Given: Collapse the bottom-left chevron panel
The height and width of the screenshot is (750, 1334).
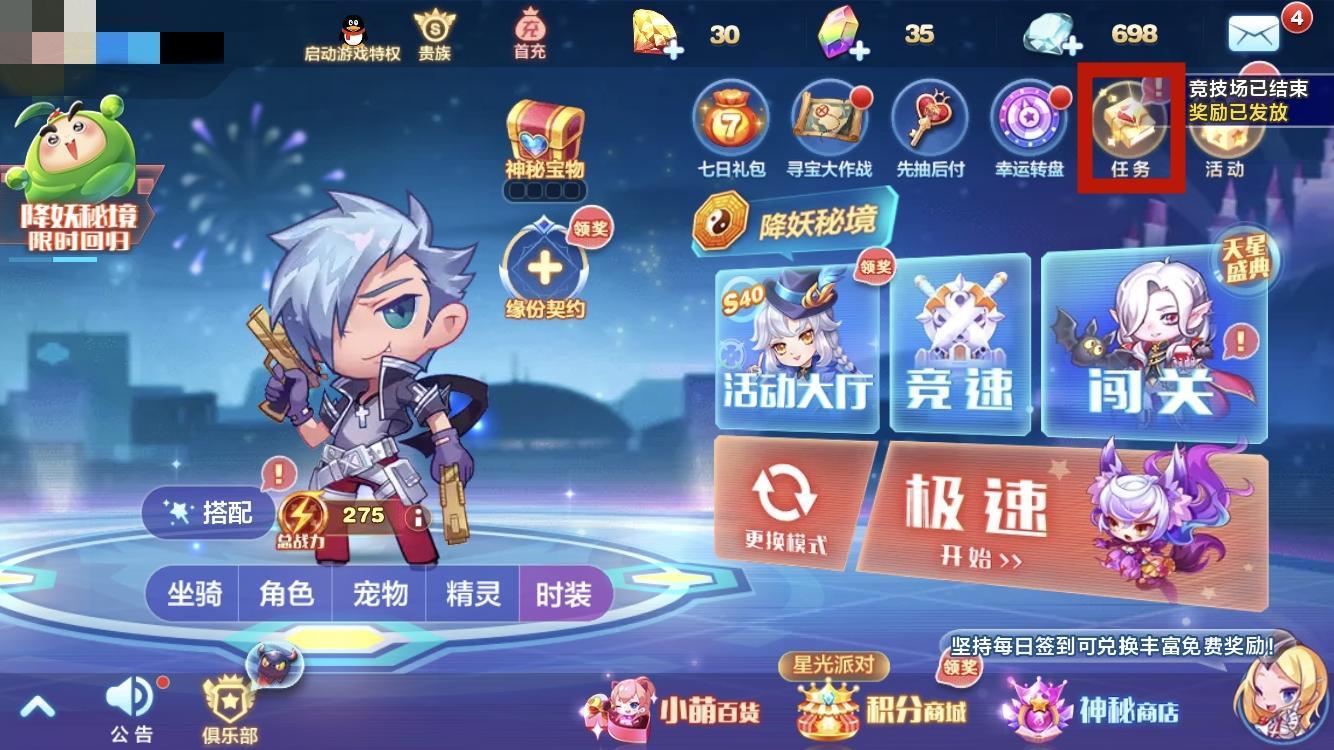Looking at the screenshot, I should (38, 705).
